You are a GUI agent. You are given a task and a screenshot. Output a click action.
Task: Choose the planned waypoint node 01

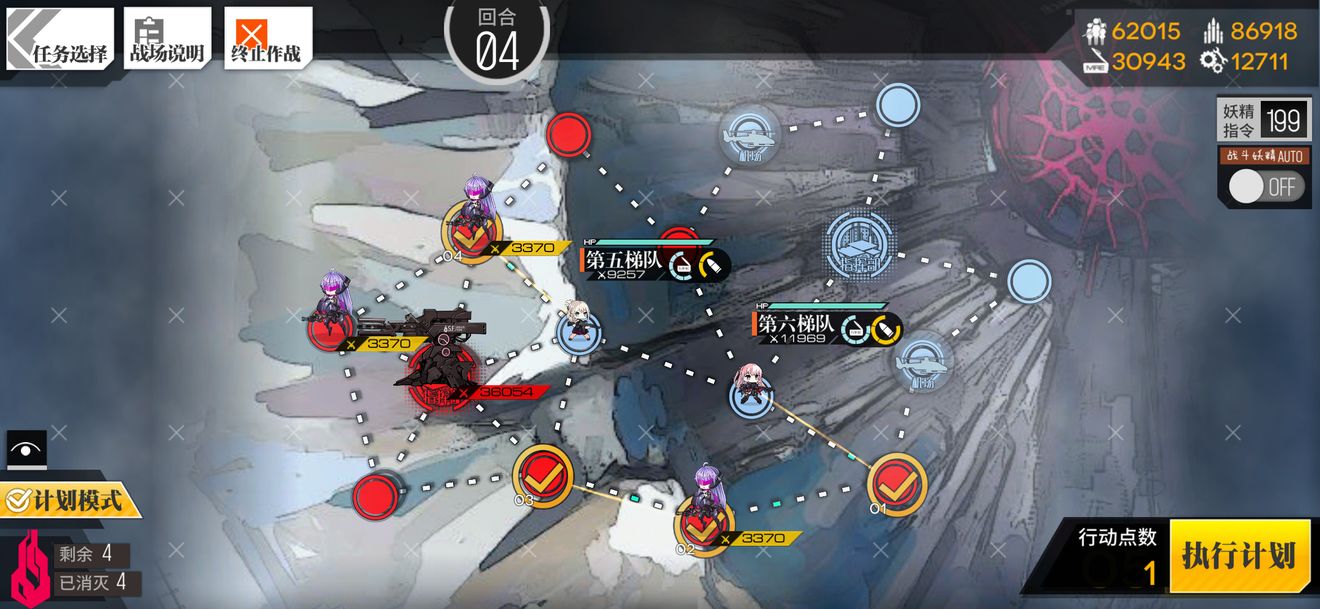(897, 483)
